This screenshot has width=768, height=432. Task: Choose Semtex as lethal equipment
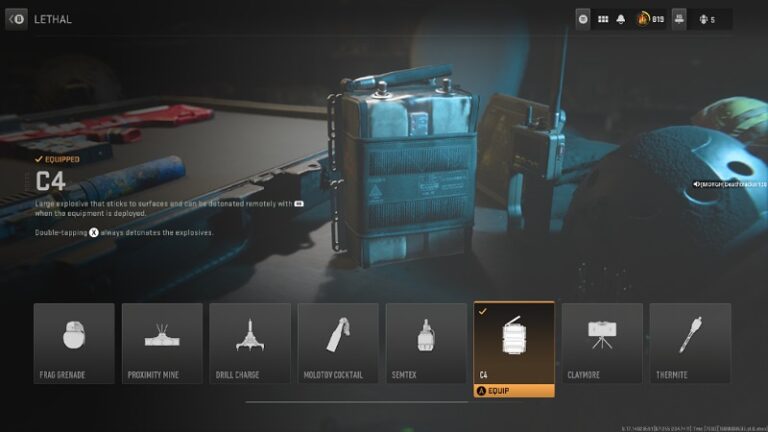(x=426, y=343)
